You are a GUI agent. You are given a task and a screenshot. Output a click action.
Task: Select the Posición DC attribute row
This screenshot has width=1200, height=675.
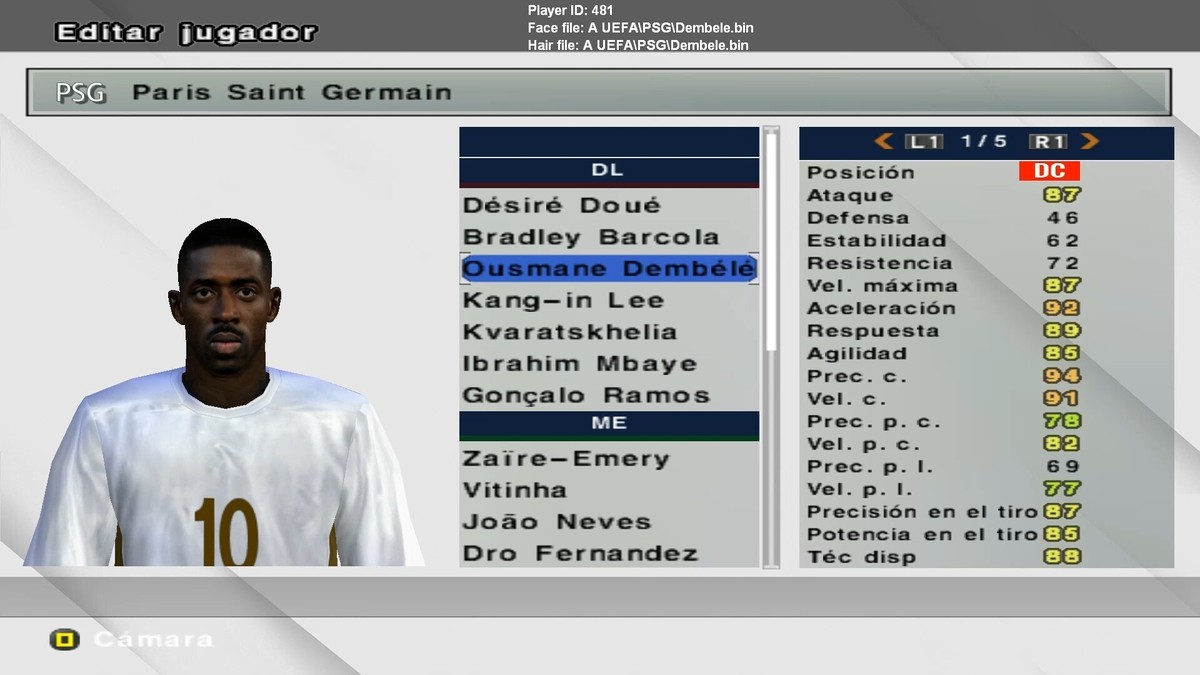coord(985,172)
